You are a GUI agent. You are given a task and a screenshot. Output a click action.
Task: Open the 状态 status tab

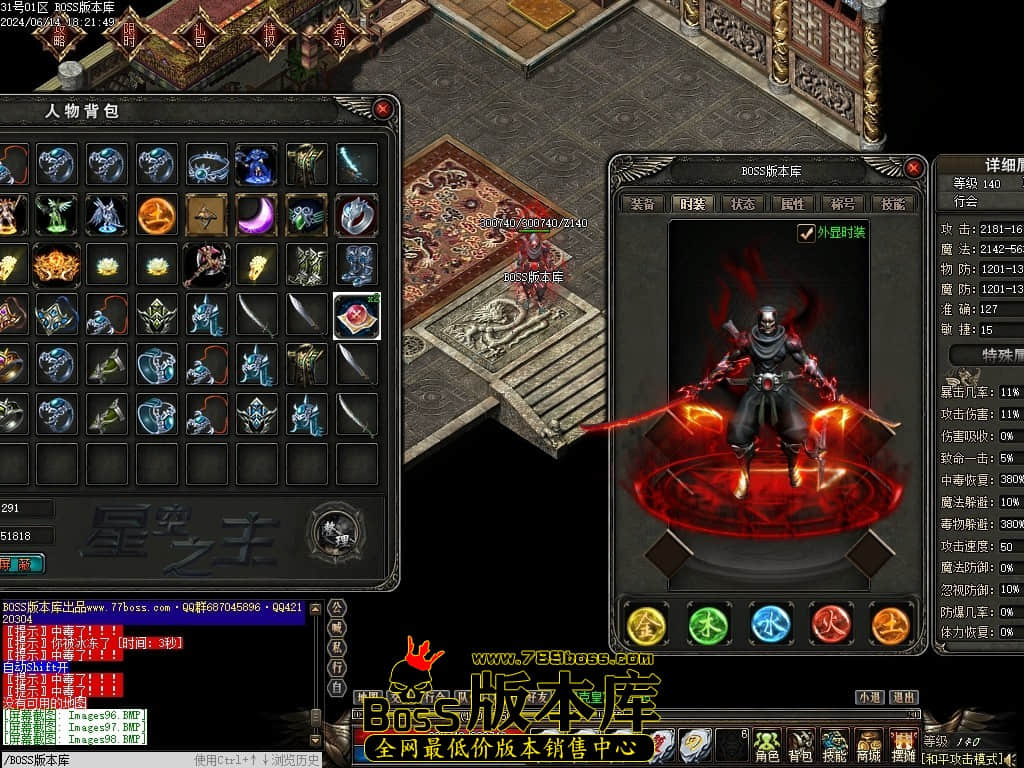[x=743, y=204]
